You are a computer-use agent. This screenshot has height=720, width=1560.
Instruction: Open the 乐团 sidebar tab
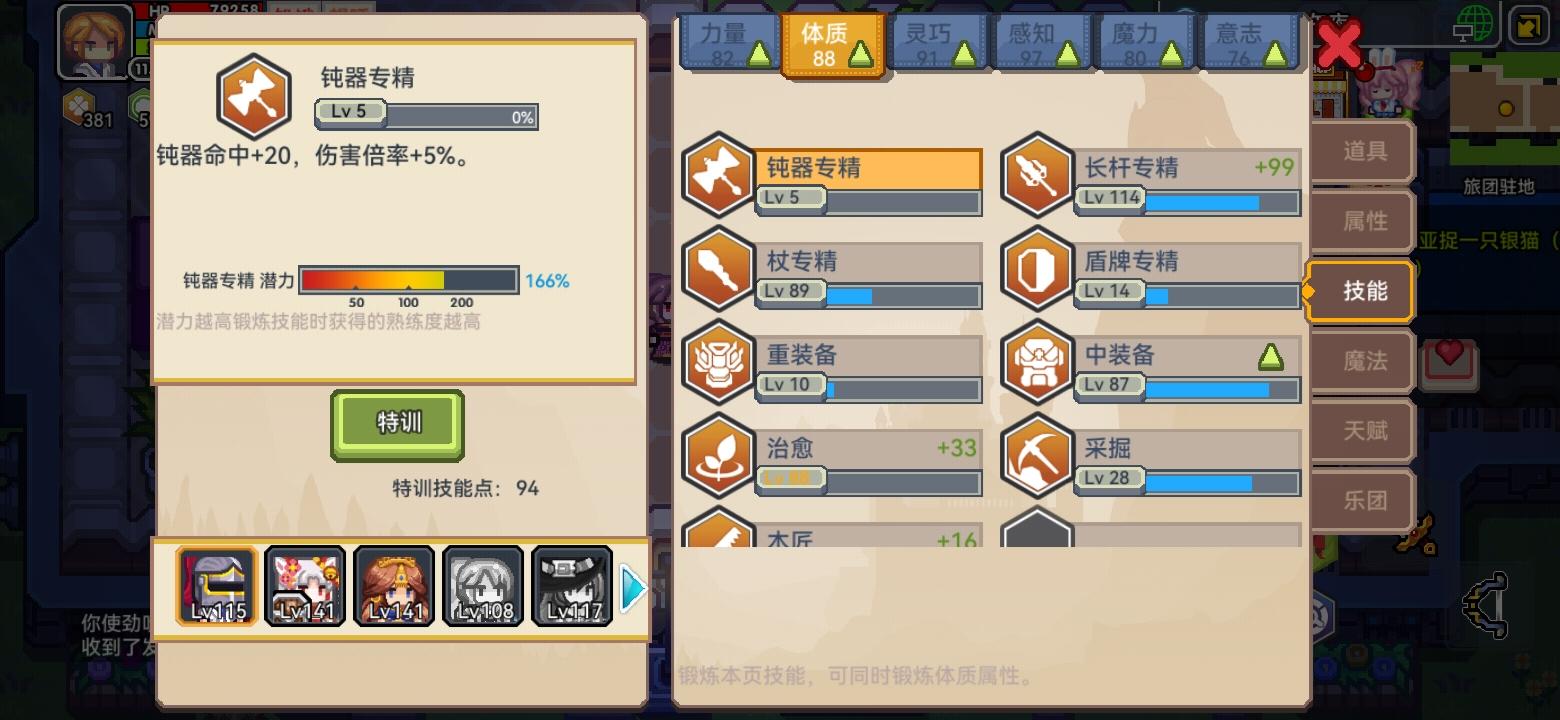coord(1362,500)
